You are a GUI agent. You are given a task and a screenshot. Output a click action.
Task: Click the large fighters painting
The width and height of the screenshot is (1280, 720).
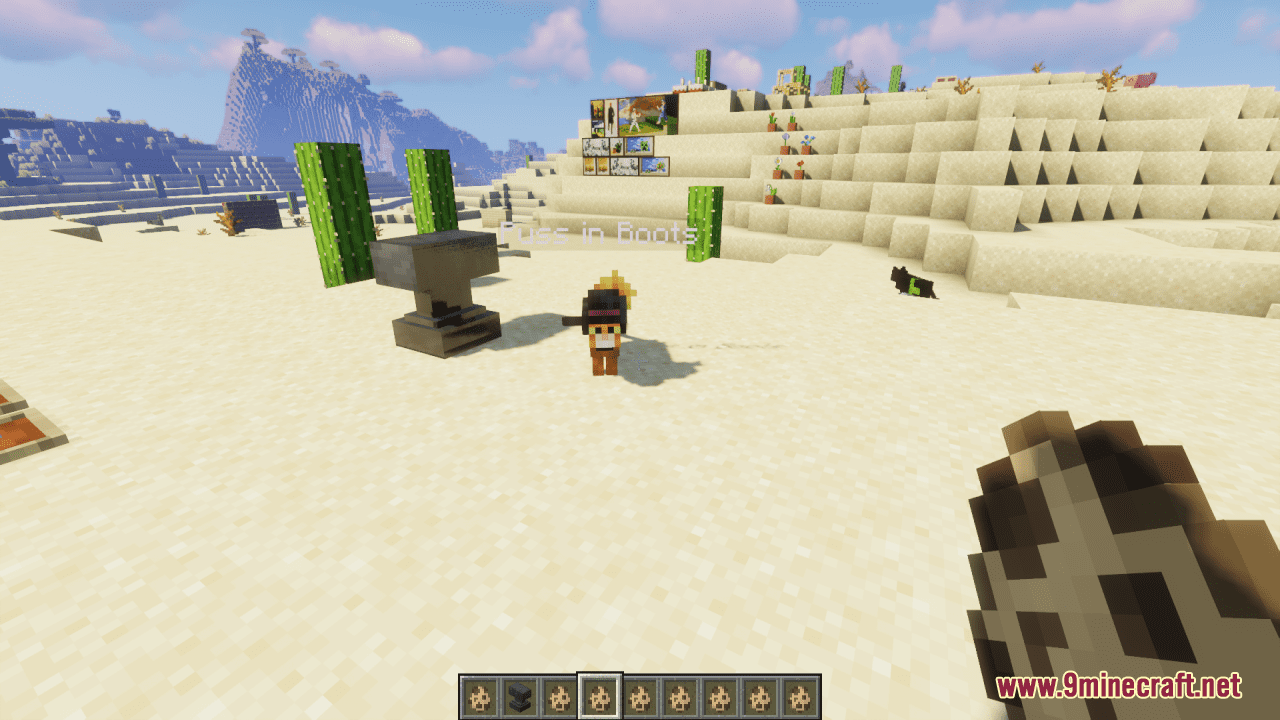click(641, 115)
